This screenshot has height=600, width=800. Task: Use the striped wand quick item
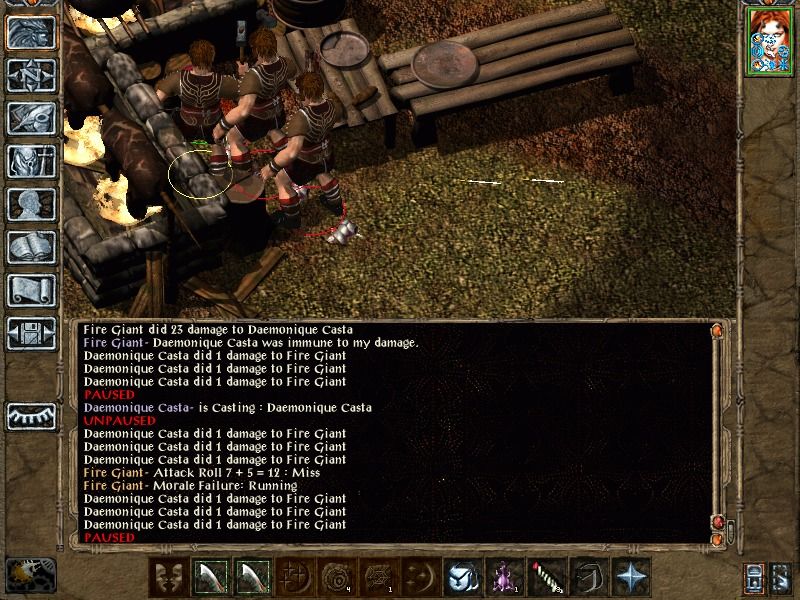pyautogui.click(x=545, y=576)
